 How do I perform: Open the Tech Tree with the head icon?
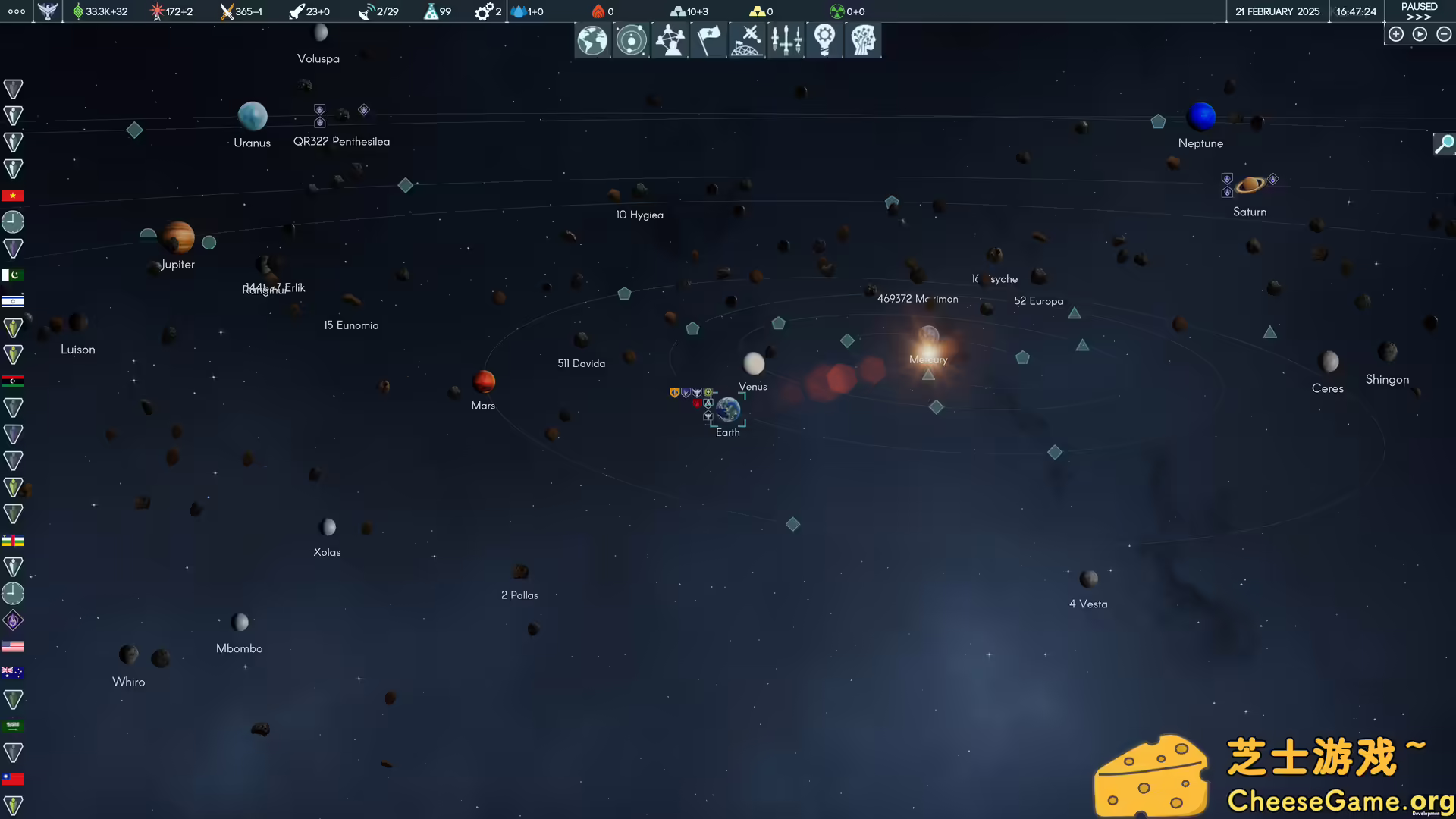click(x=862, y=40)
